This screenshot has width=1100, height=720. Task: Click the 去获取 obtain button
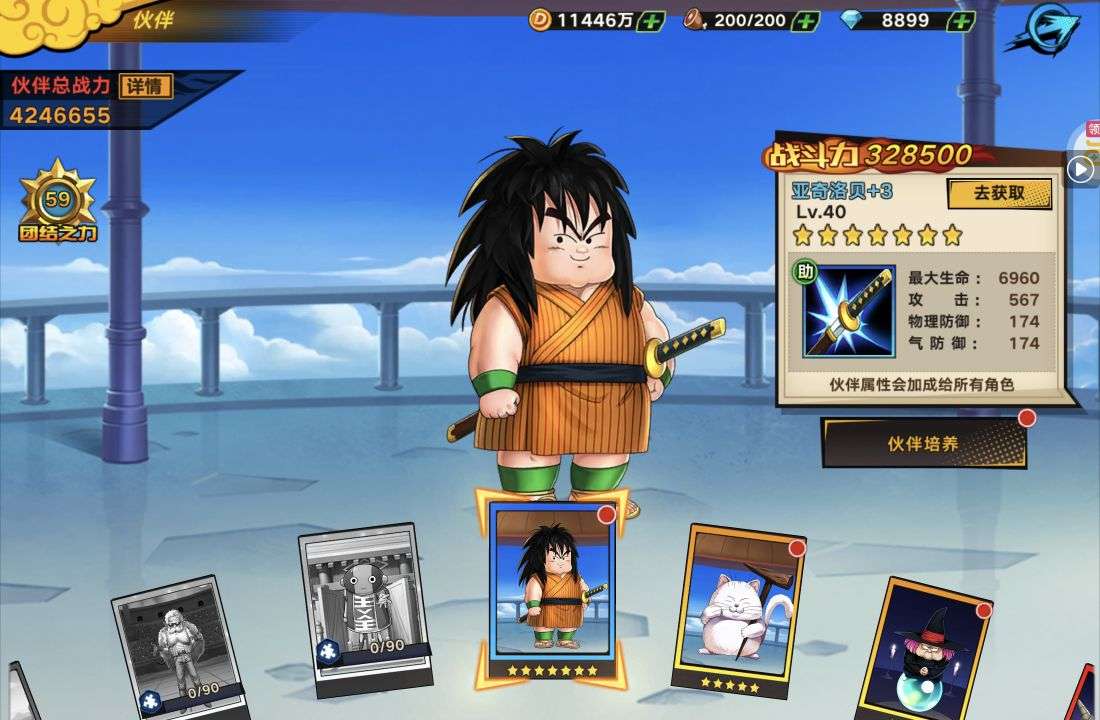[999, 193]
